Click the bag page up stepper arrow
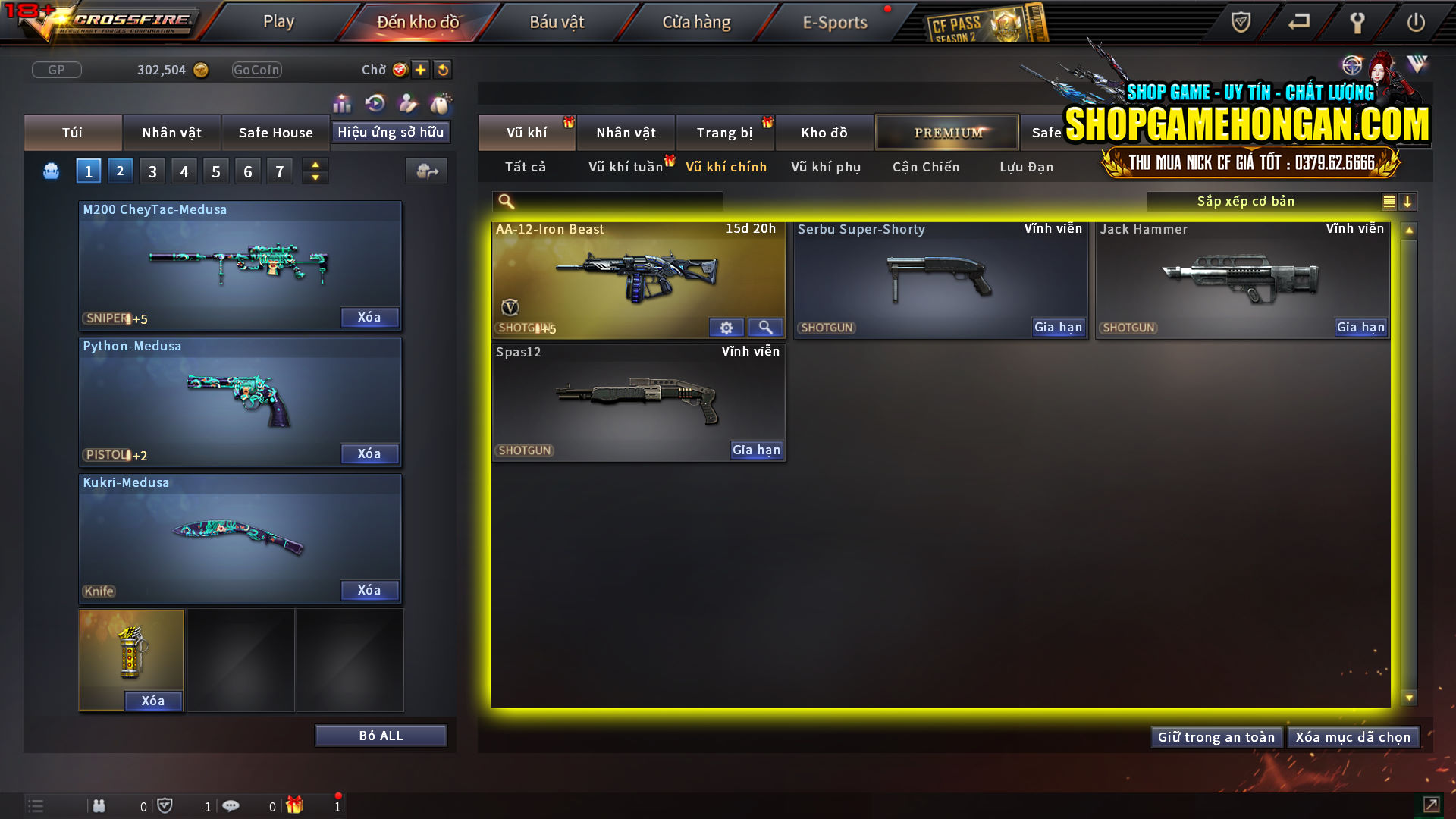Viewport: 1456px width, 819px height. pyautogui.click(x=315, y=164)
